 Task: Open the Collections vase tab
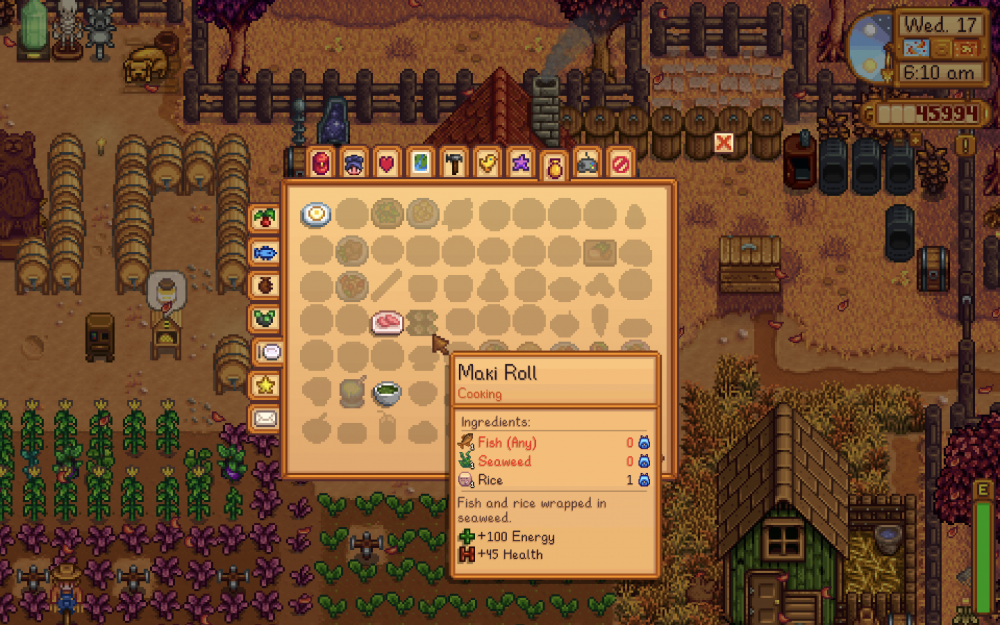(553, 167)
